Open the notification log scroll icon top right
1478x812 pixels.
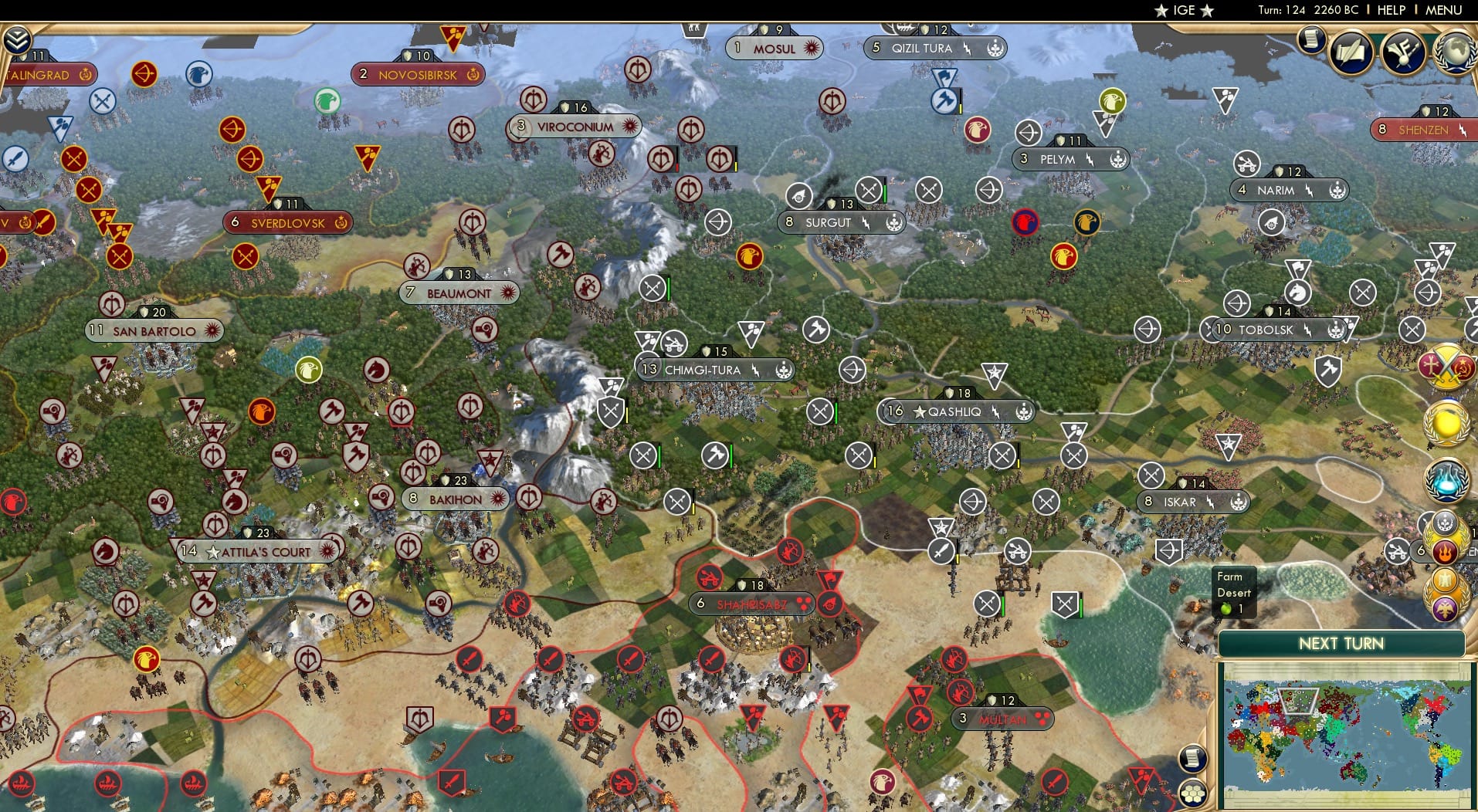click(x=1310, y=40)
